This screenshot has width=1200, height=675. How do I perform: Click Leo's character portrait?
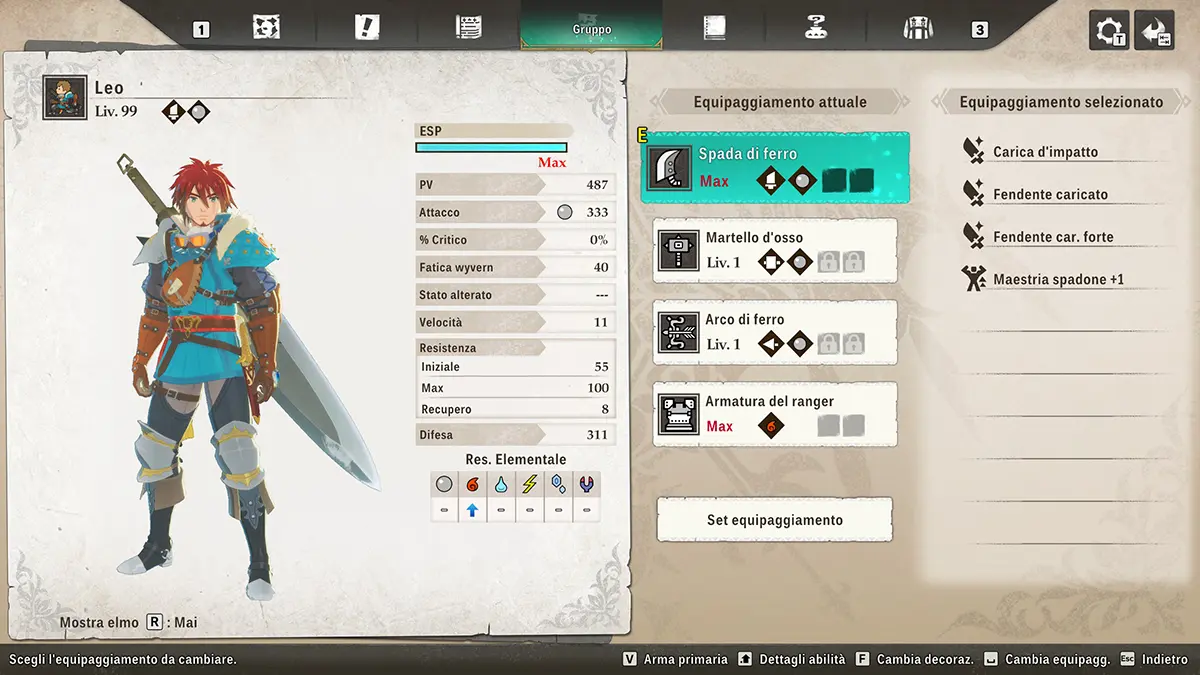point(65,98)
